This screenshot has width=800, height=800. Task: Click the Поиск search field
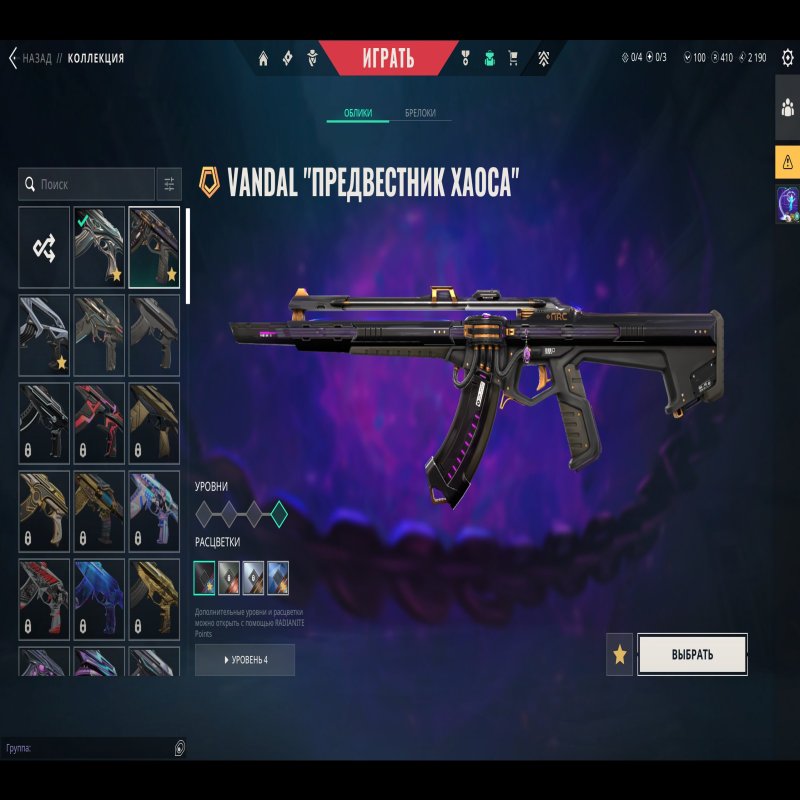click(90, 184)
